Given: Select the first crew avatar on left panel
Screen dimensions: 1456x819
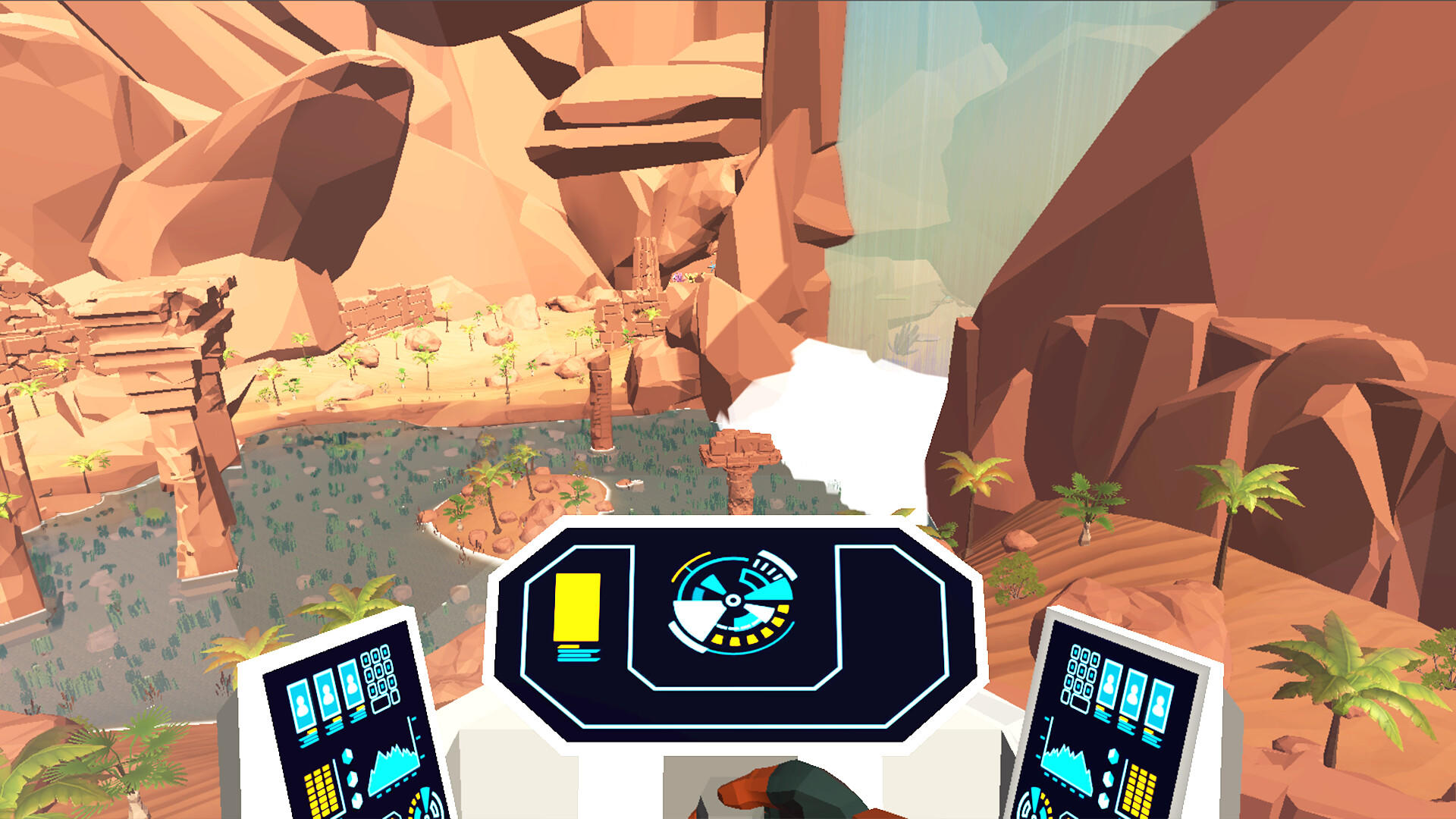Looking at the screenshot, I should tap(300, 701).
